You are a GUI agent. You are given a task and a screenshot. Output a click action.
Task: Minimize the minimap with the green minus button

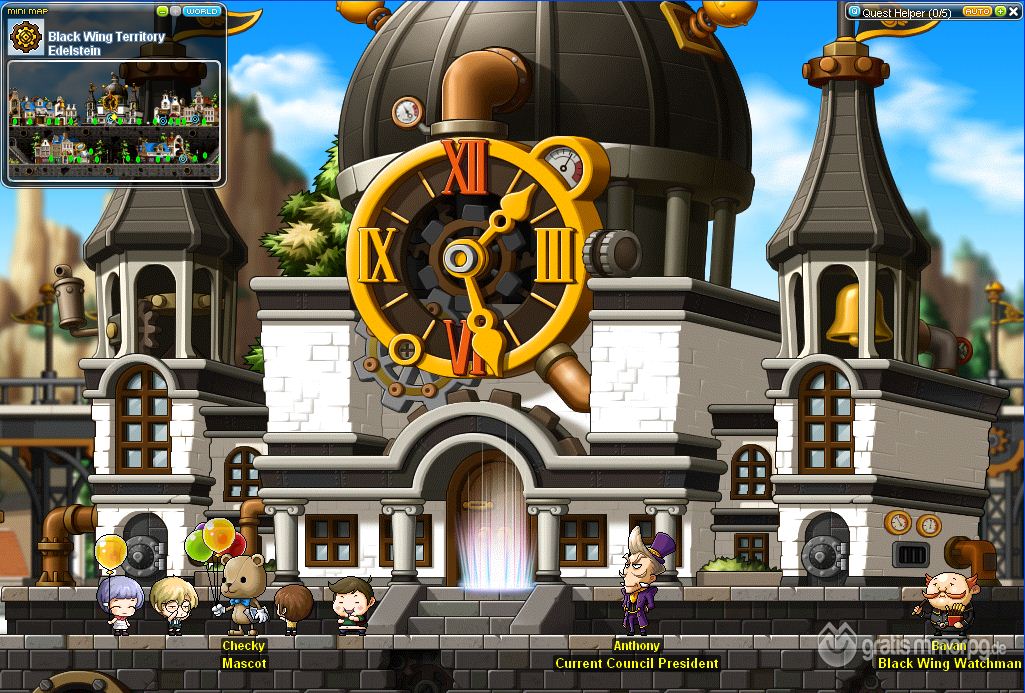pyautogui.click(x=163, y=11)
